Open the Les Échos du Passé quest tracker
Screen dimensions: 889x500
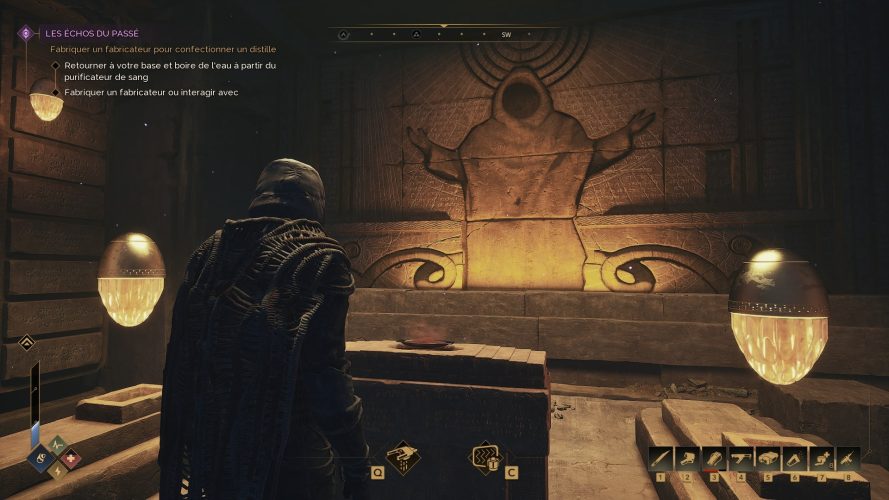pos(92,33)
